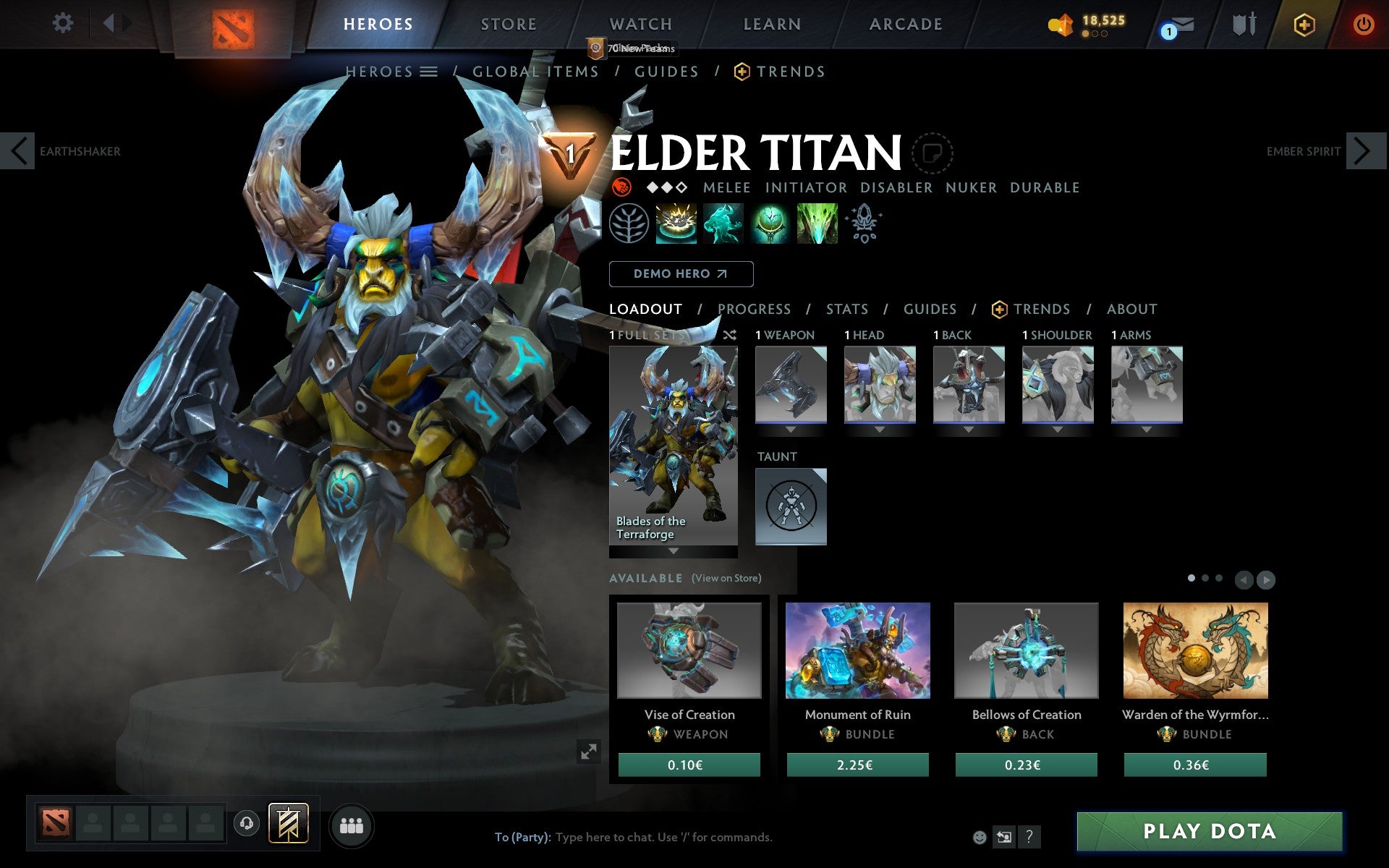Expand the Head slot dropdown arrow
Viewport: 1389px width, 868px height.
[x=879, y=430]
